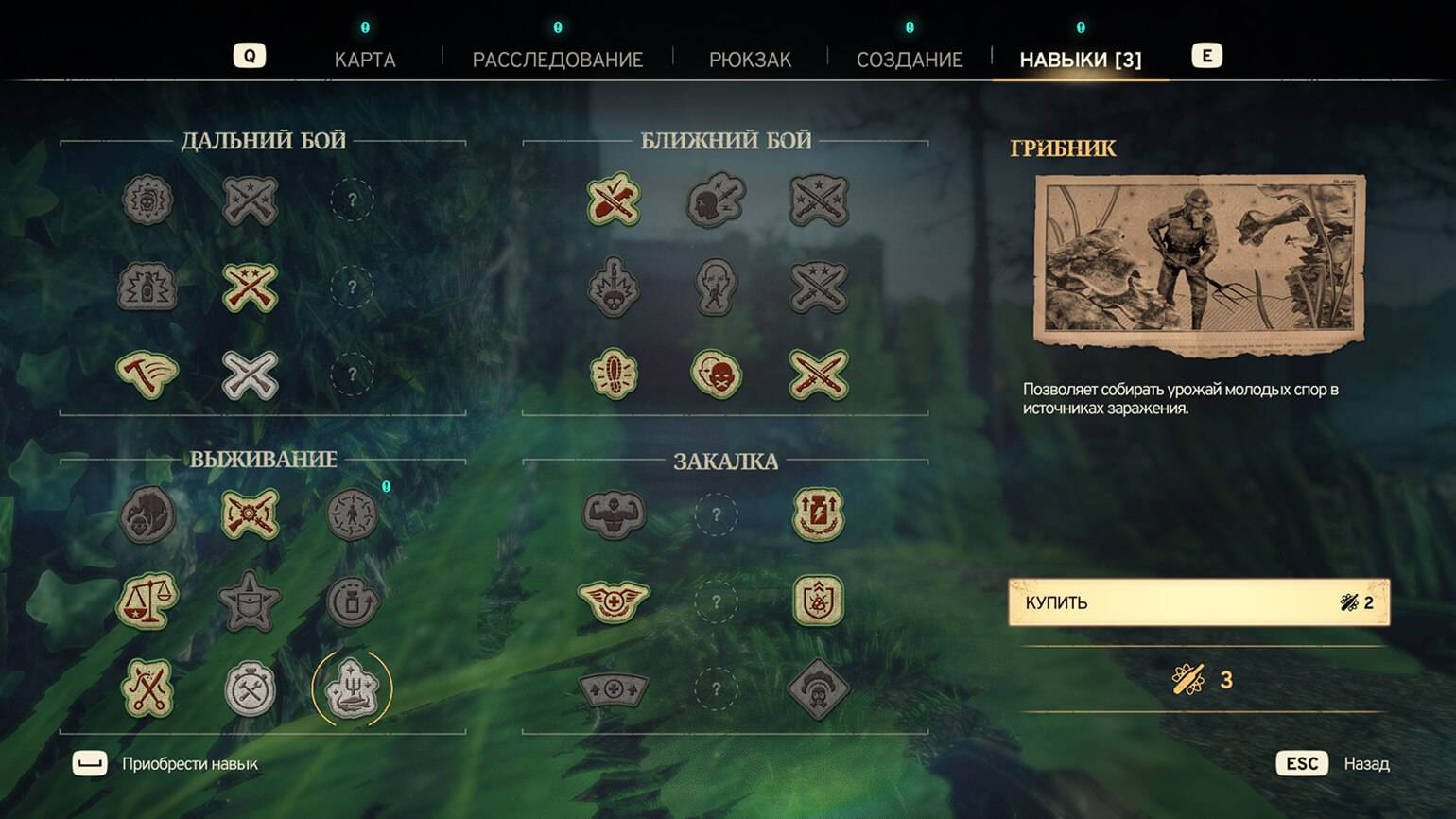This screenshot has height=819, width=1456.
Task: Buy the Грибник skill with КУПИТЬ
Action: (1198, 602)
